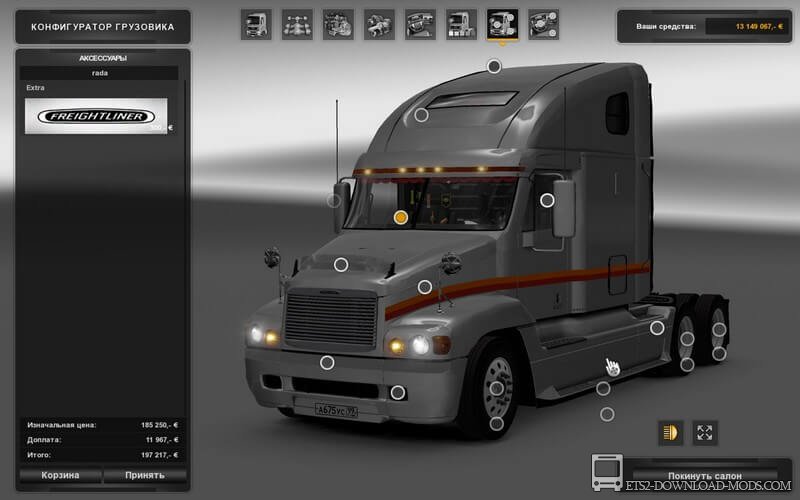This screenshot has height=500, width=800.
Task: Switch to the chassis configuration tab
Action: pyautogui.click(x=296, y=24)
